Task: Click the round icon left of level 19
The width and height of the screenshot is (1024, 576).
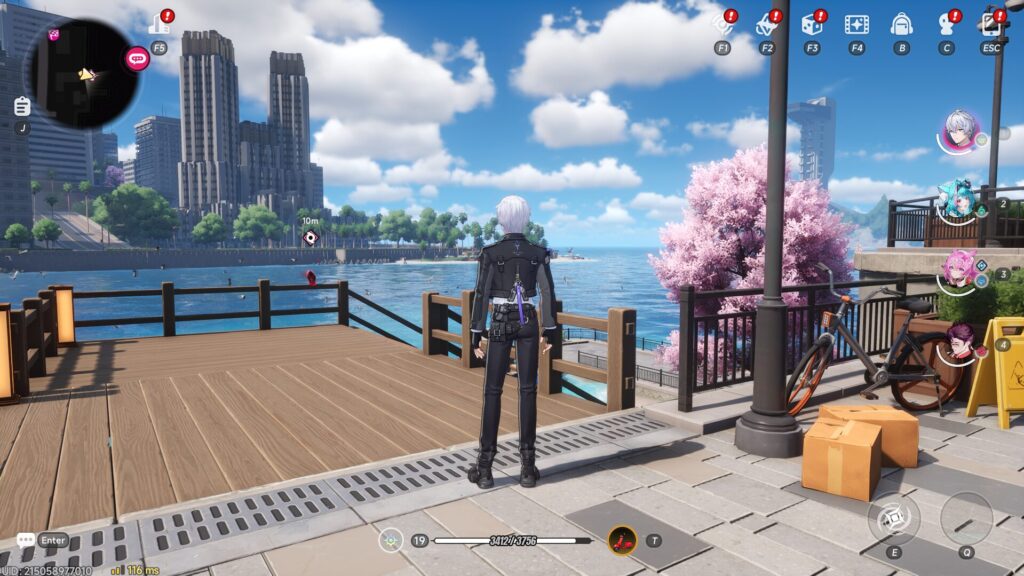Action: [x=391, y=540]
